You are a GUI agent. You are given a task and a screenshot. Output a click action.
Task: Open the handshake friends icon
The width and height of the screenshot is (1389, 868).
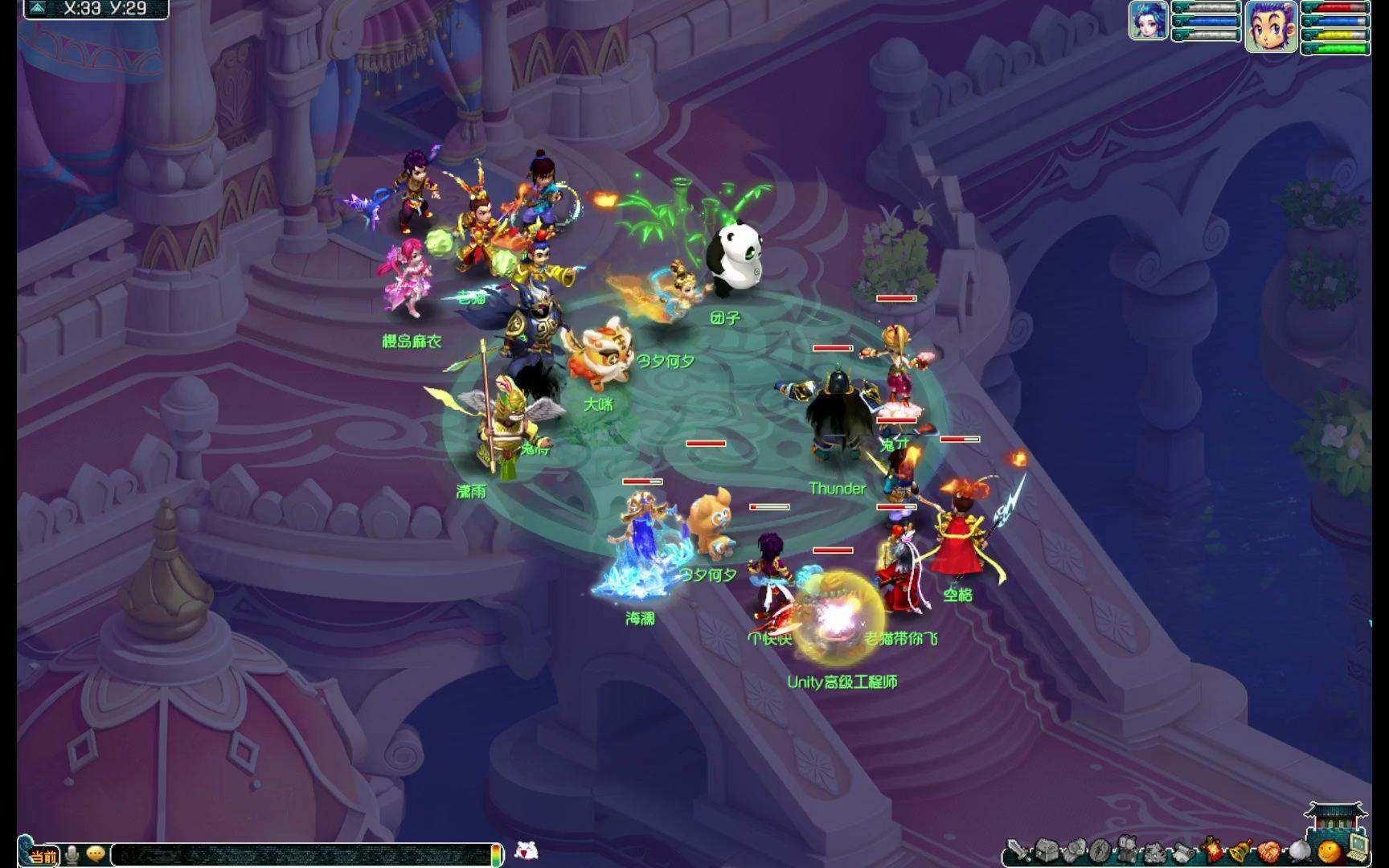click(1269, 851)
